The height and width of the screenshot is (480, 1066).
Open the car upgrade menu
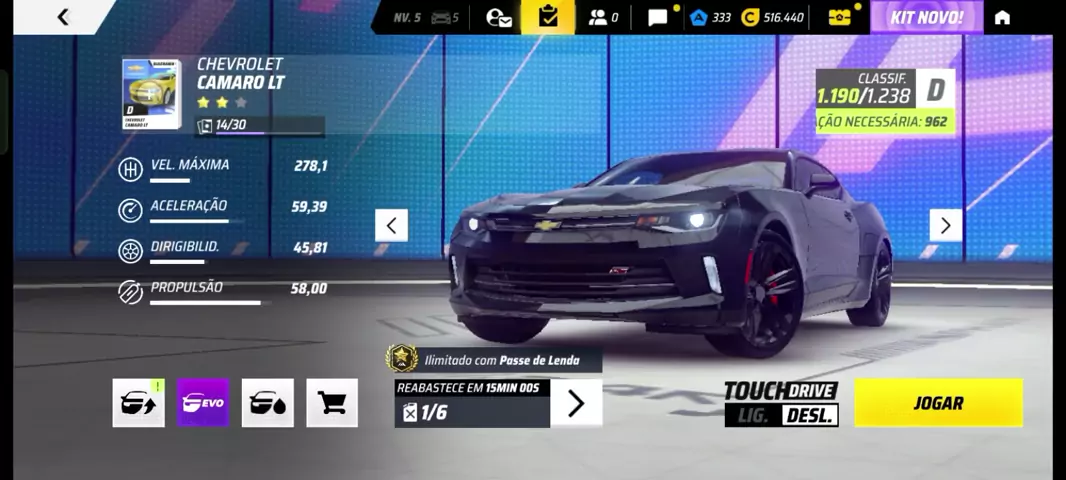point(138,403)
